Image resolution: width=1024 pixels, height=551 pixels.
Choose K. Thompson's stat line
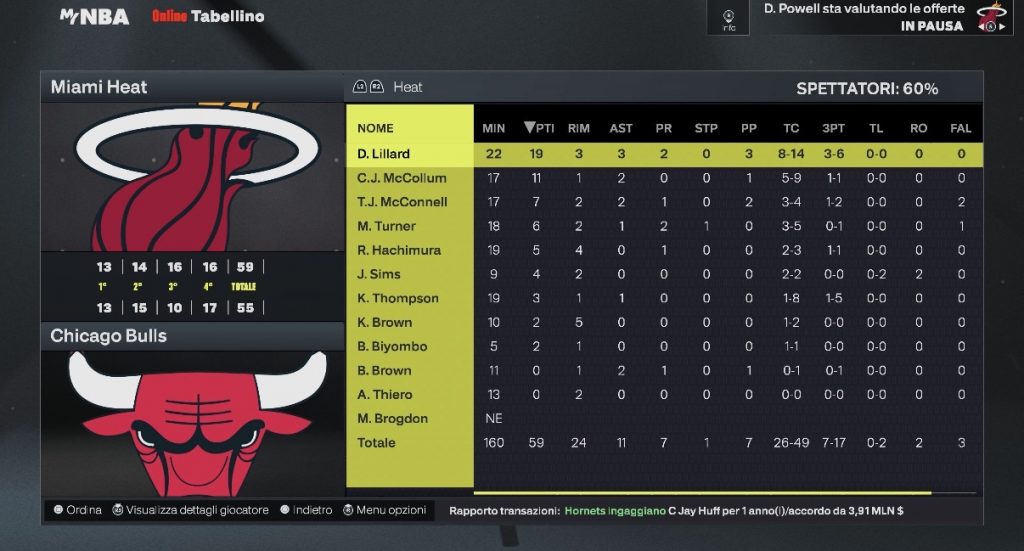398,298
